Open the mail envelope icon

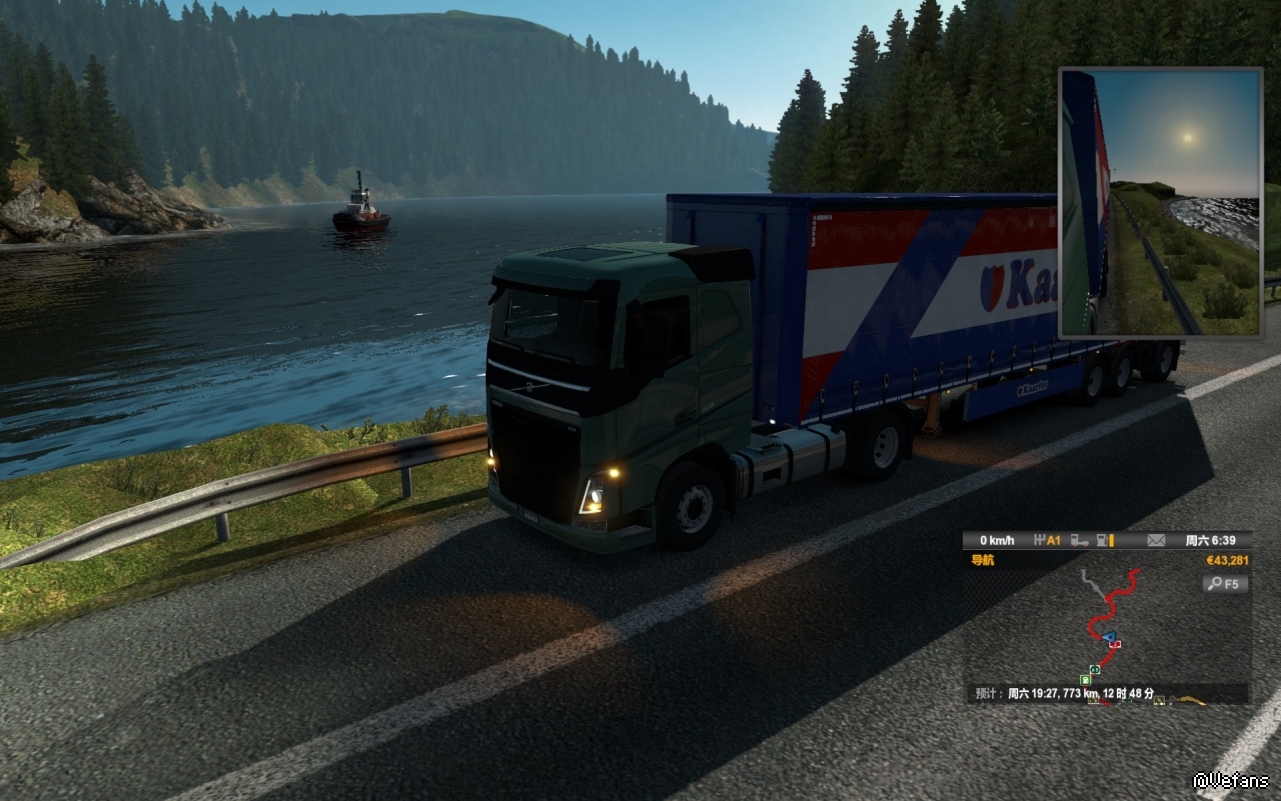(1156, 541)
